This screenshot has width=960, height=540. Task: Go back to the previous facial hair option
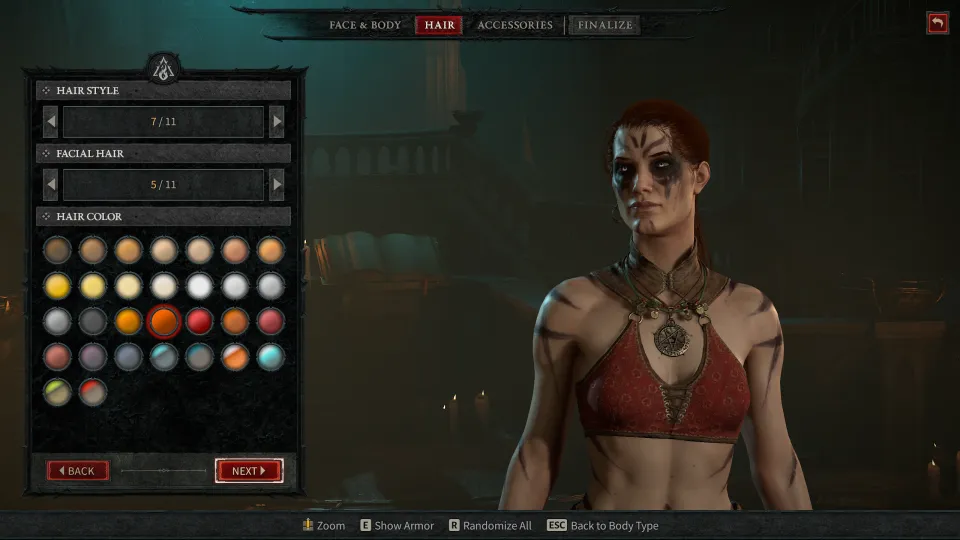point(50,185)
